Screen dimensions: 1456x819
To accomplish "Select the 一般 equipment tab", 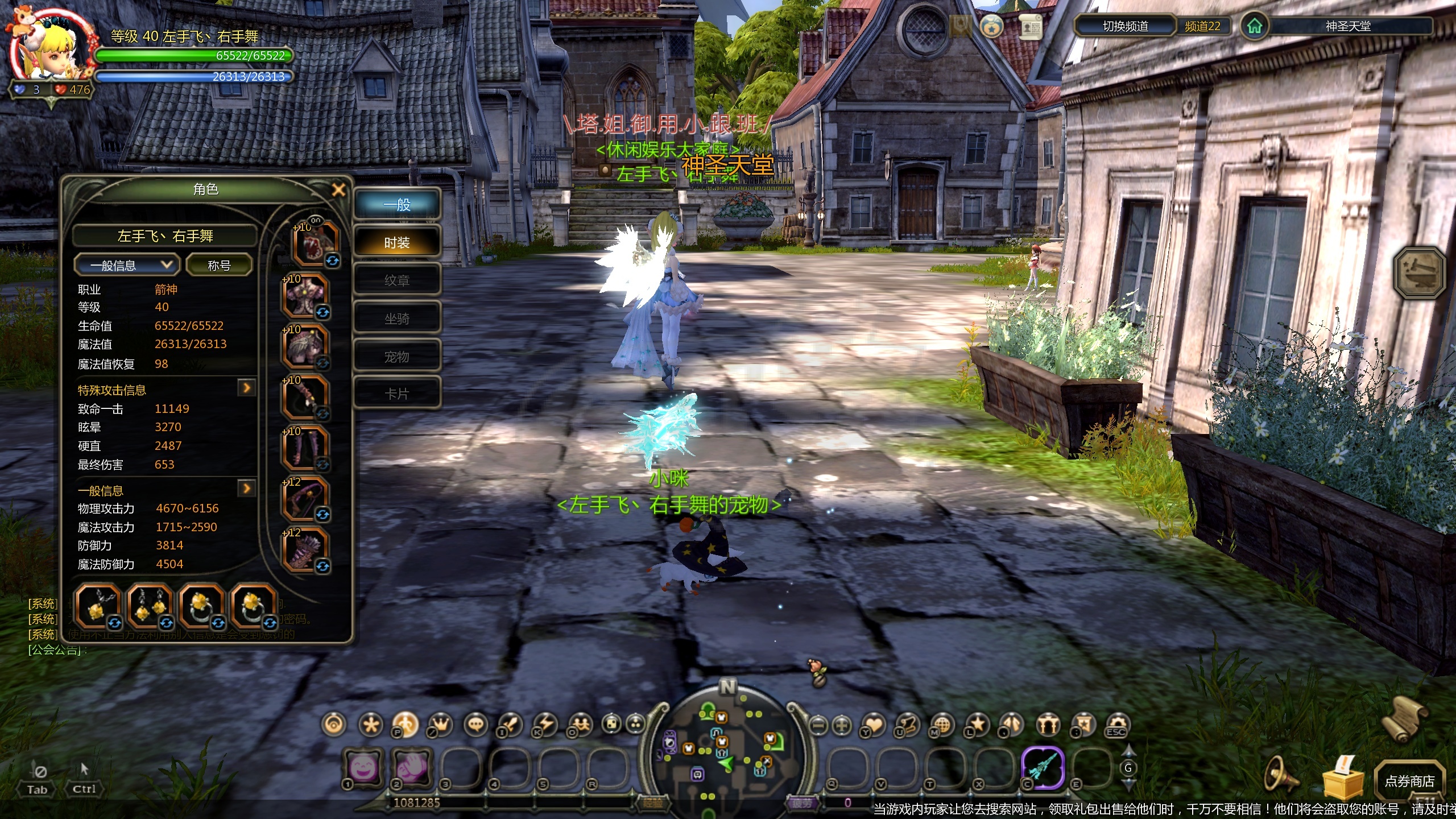I will [397, 205].
